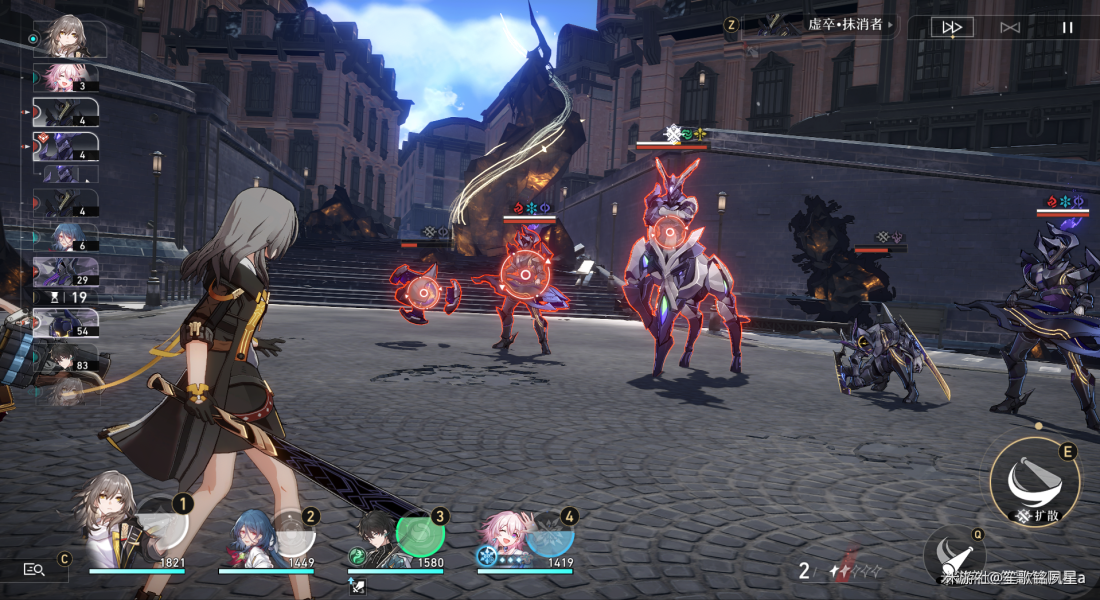Activate March 7th's ultimate numbered 4
The height and width of the screenshot is (600, 1100).
550,534
